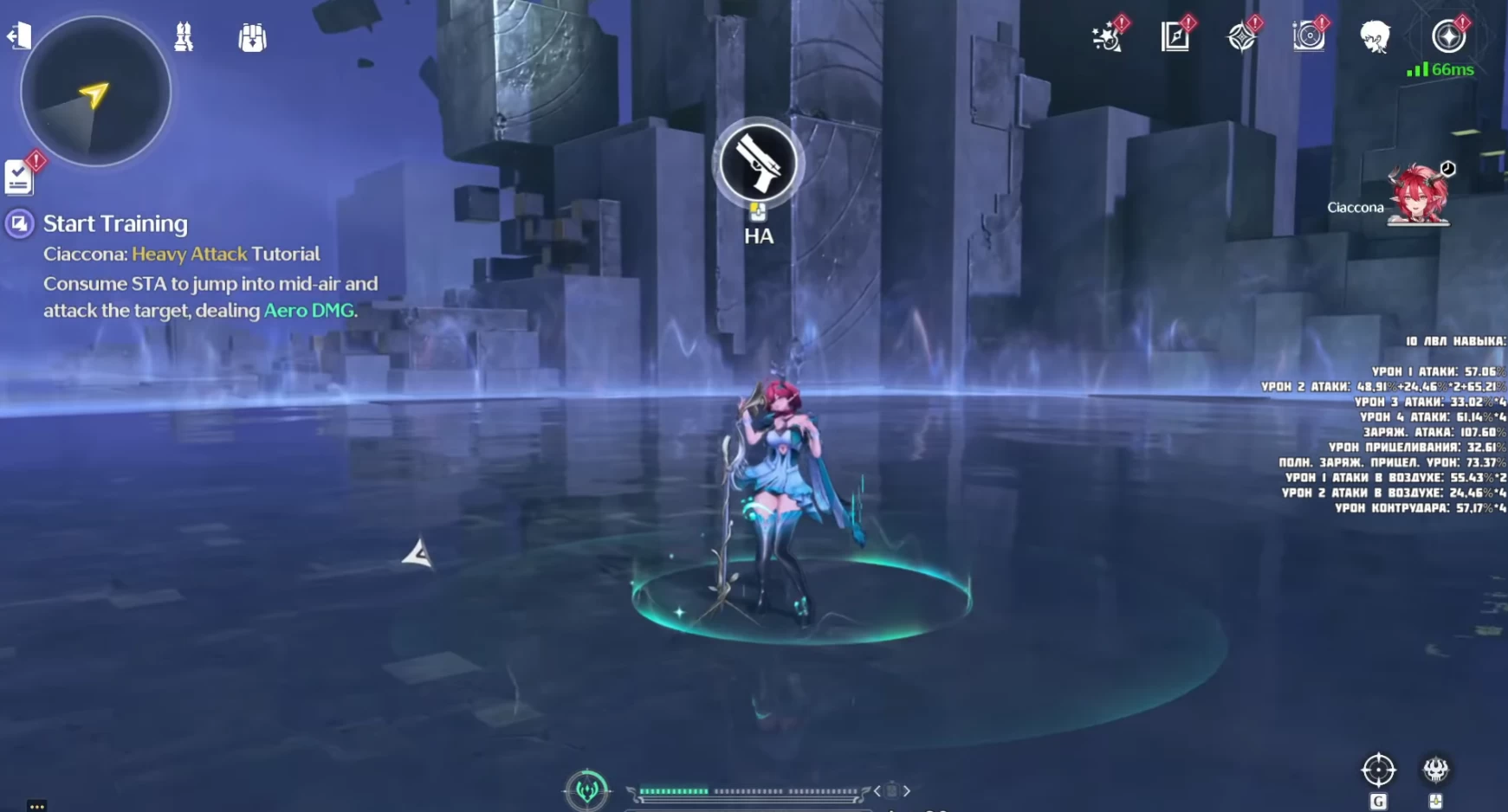Click the HA pistol heavy attack icon
The image size is (1508, 812).
(x=758, y=164)
